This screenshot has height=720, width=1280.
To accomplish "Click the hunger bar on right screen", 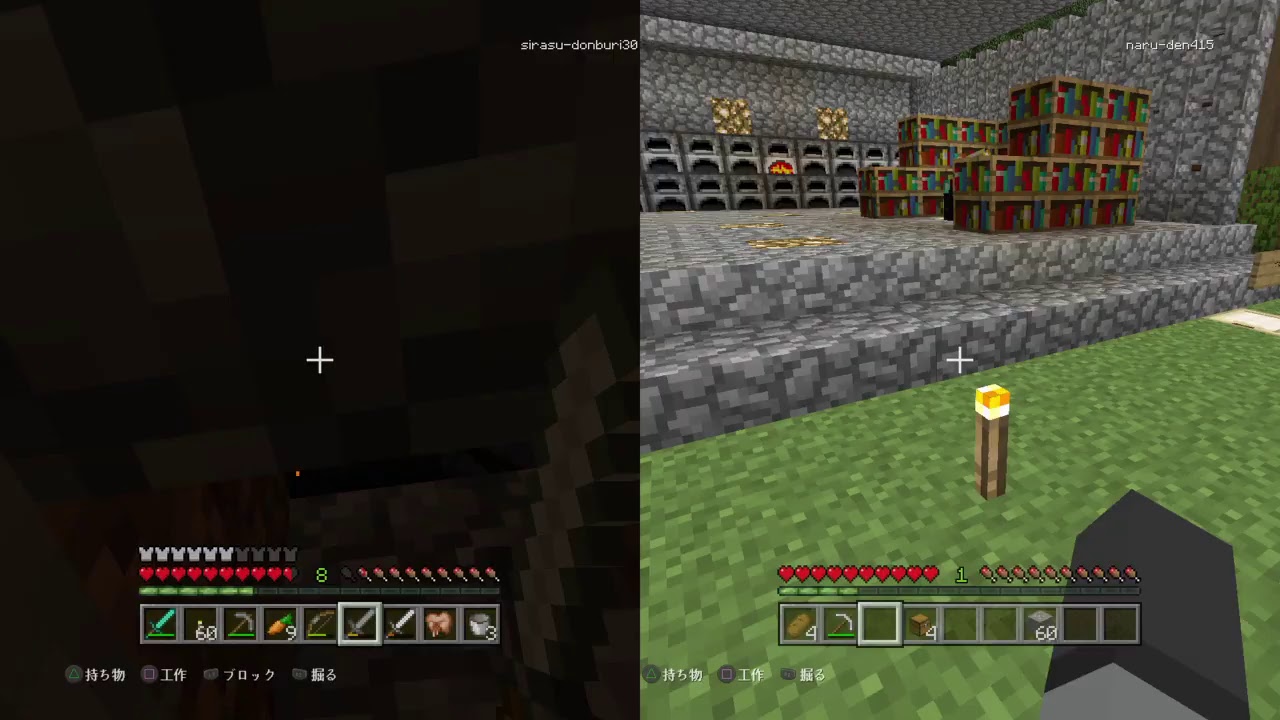I will [x=1060, y=573].
